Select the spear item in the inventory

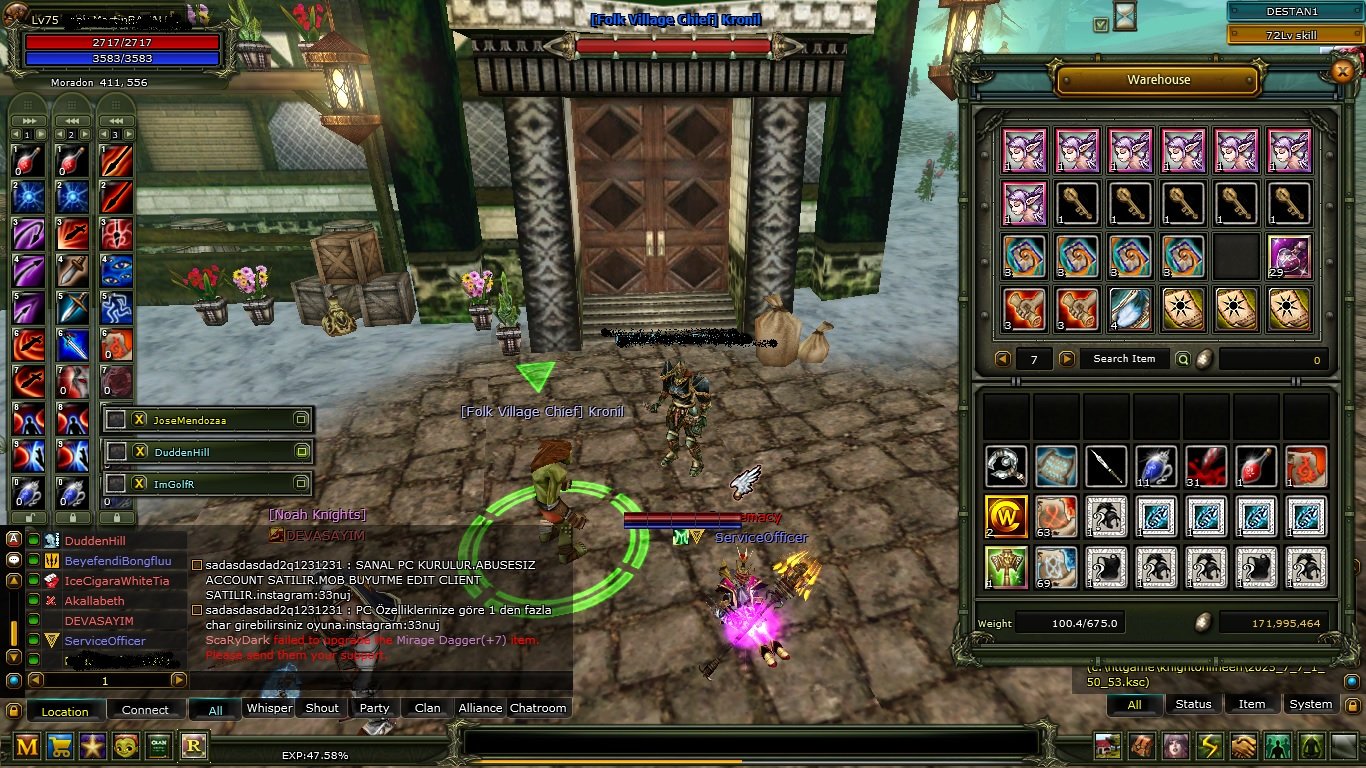pos(1106,467)
